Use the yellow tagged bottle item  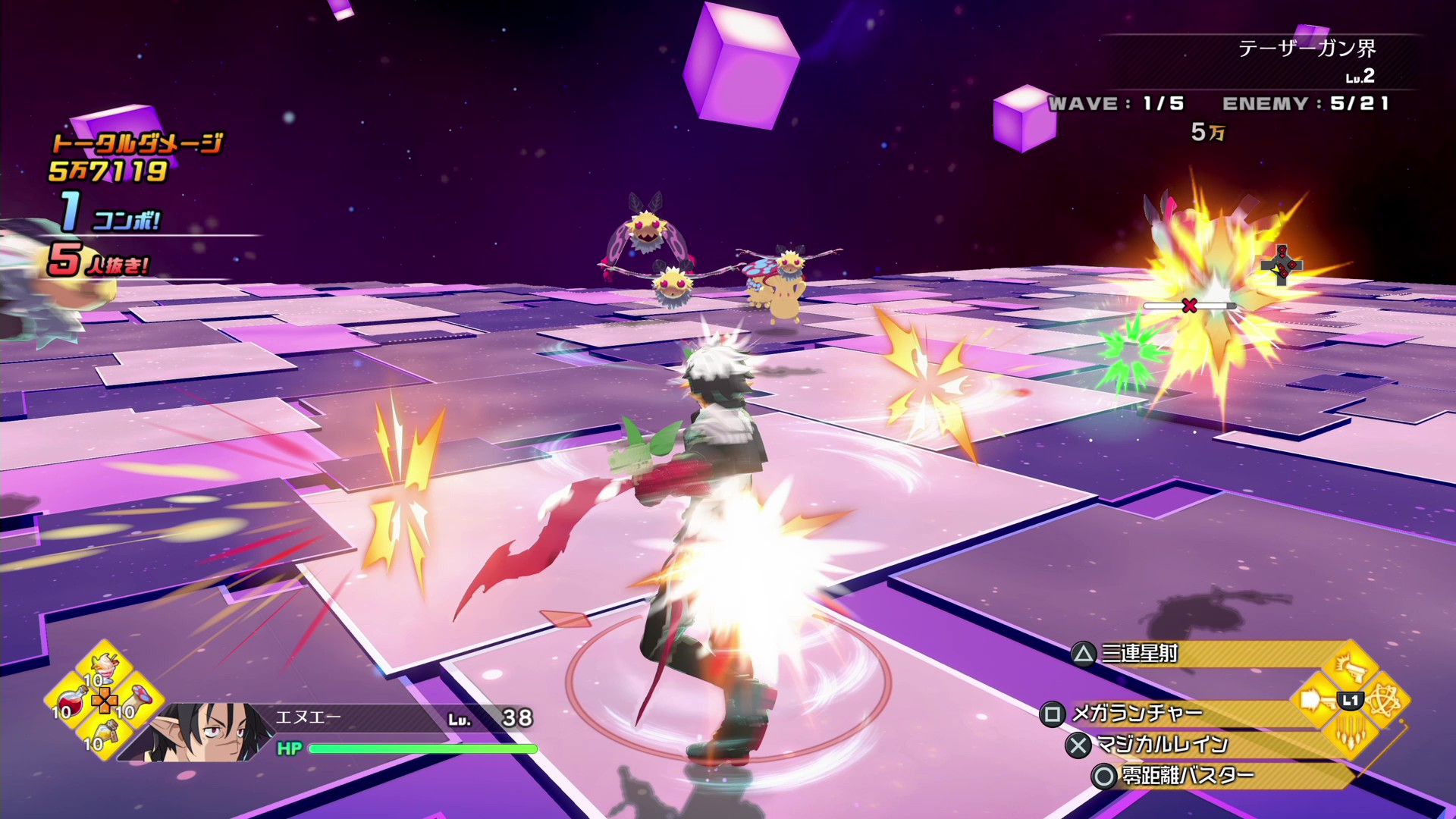107,730
